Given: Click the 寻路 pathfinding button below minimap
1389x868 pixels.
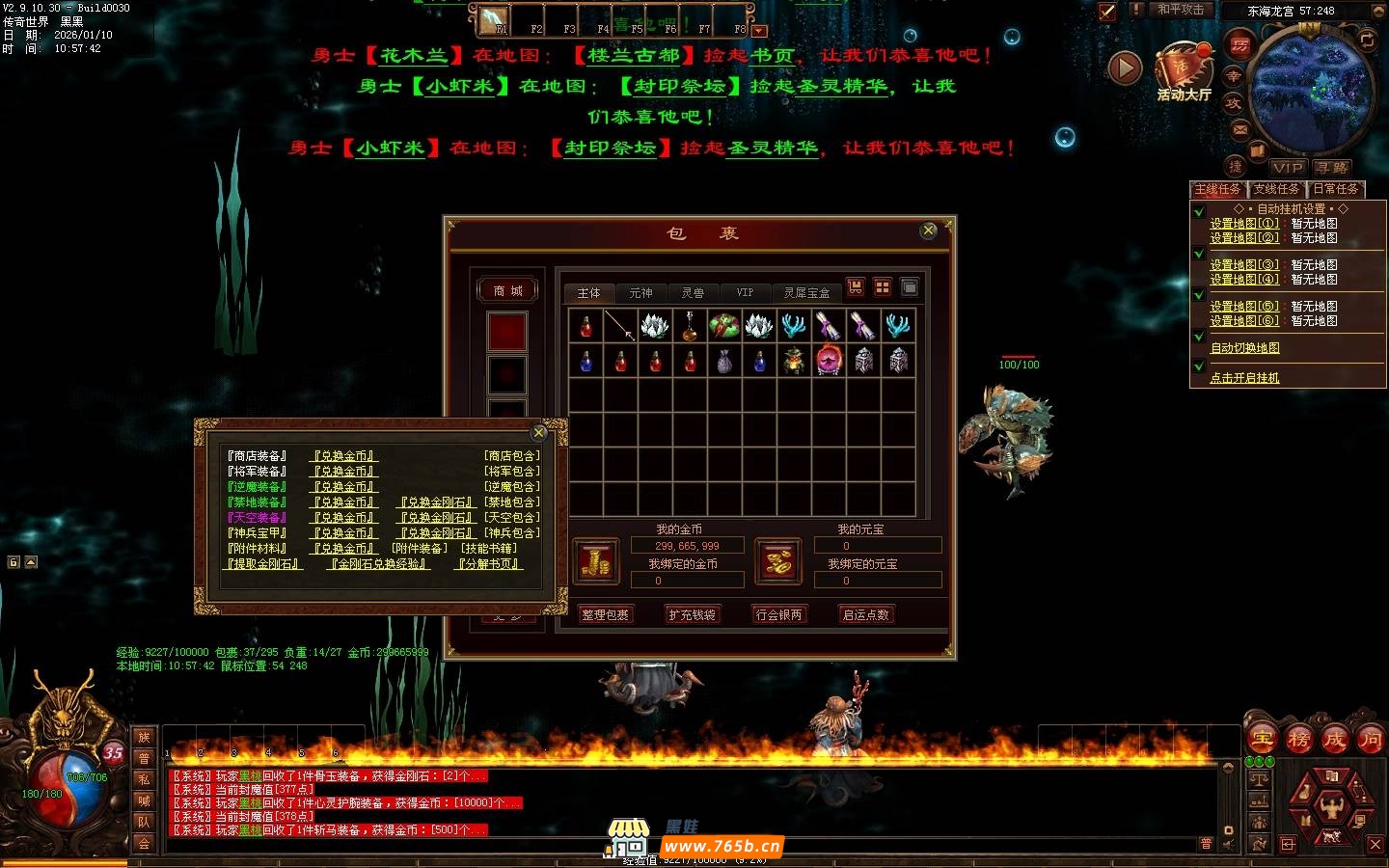Looking at the screenshot, I should pos(1331,167).
